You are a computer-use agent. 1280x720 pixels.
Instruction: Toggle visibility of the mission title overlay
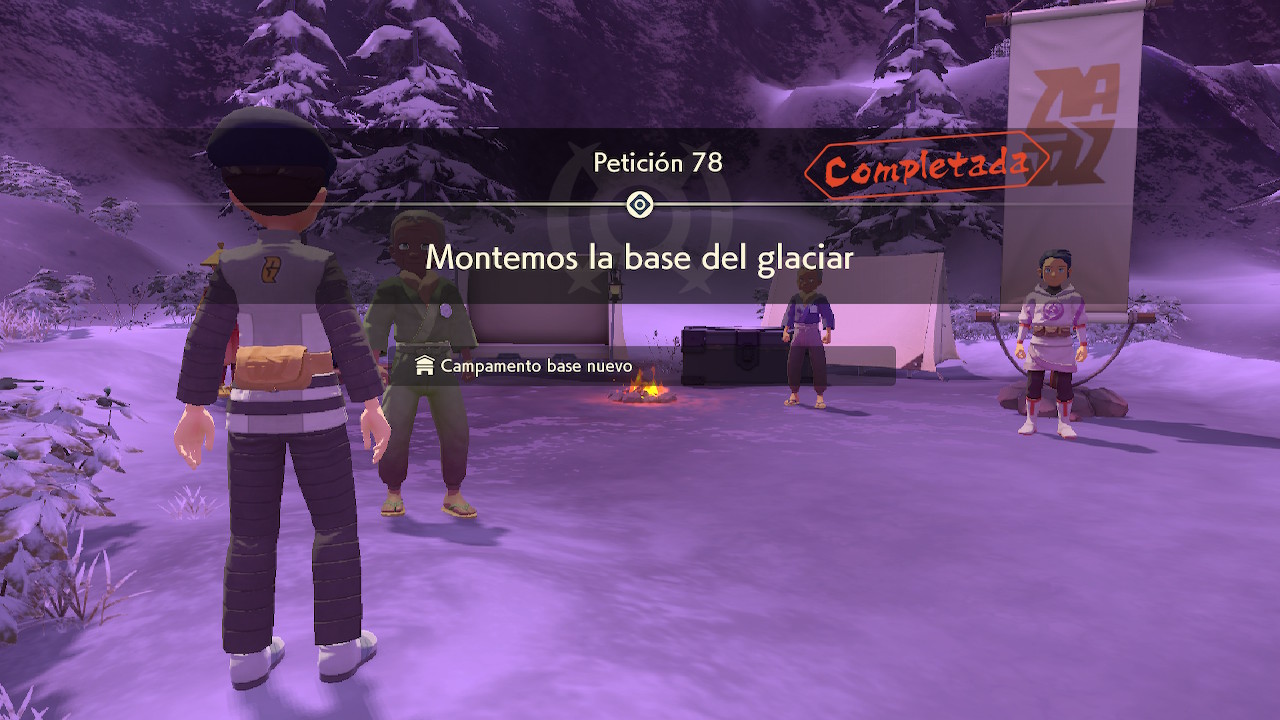pyautogui.click(x=639, y=258)
